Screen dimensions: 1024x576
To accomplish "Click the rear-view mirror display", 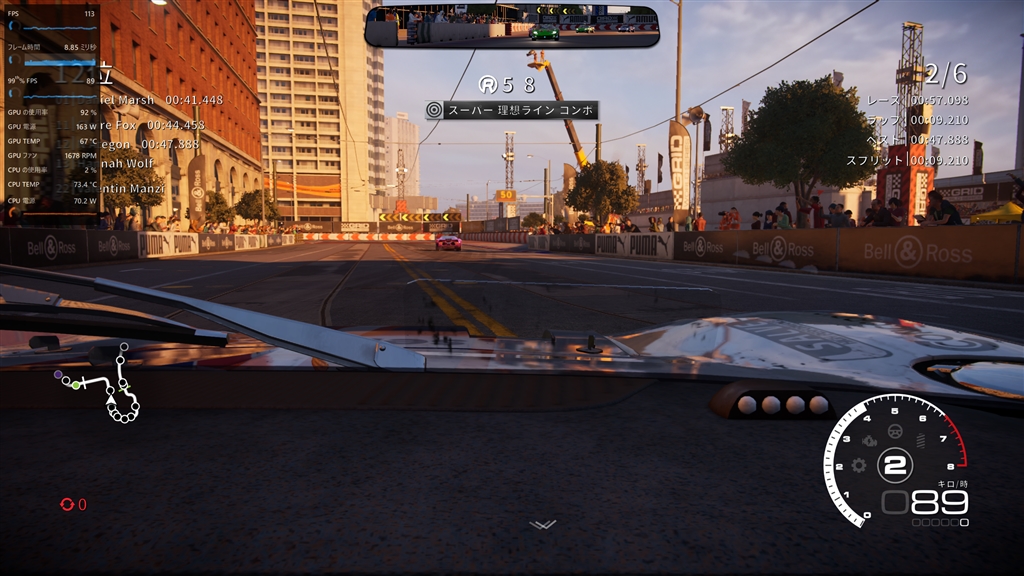I will pos(511,27).
